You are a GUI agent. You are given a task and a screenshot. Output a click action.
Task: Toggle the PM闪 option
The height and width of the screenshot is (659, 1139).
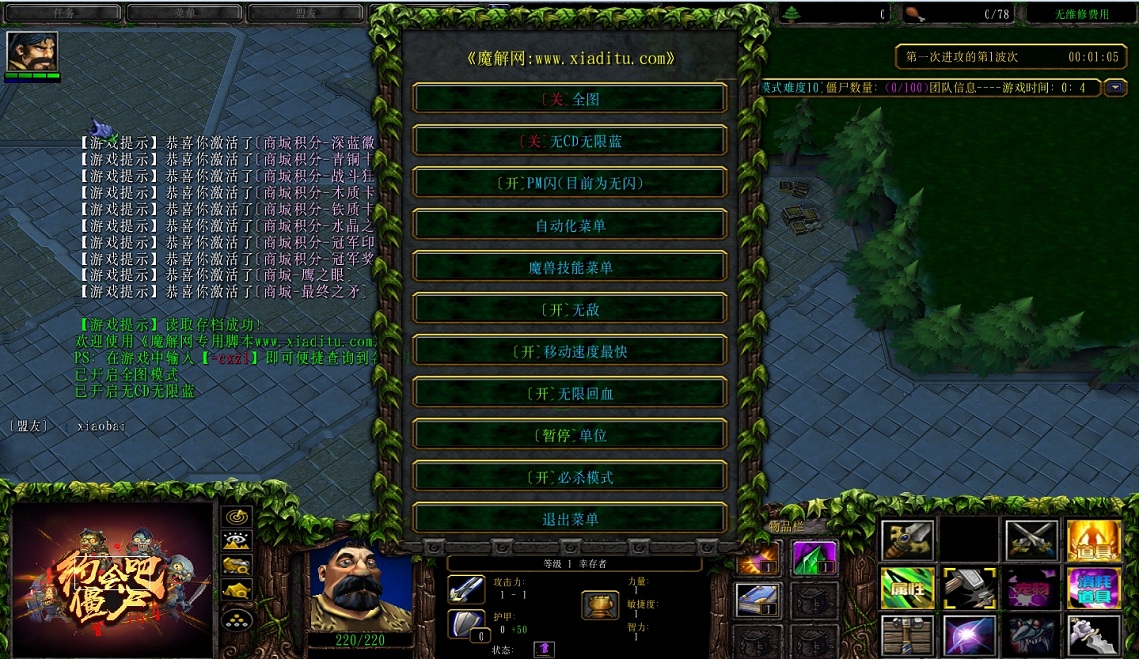click(570, 183)
